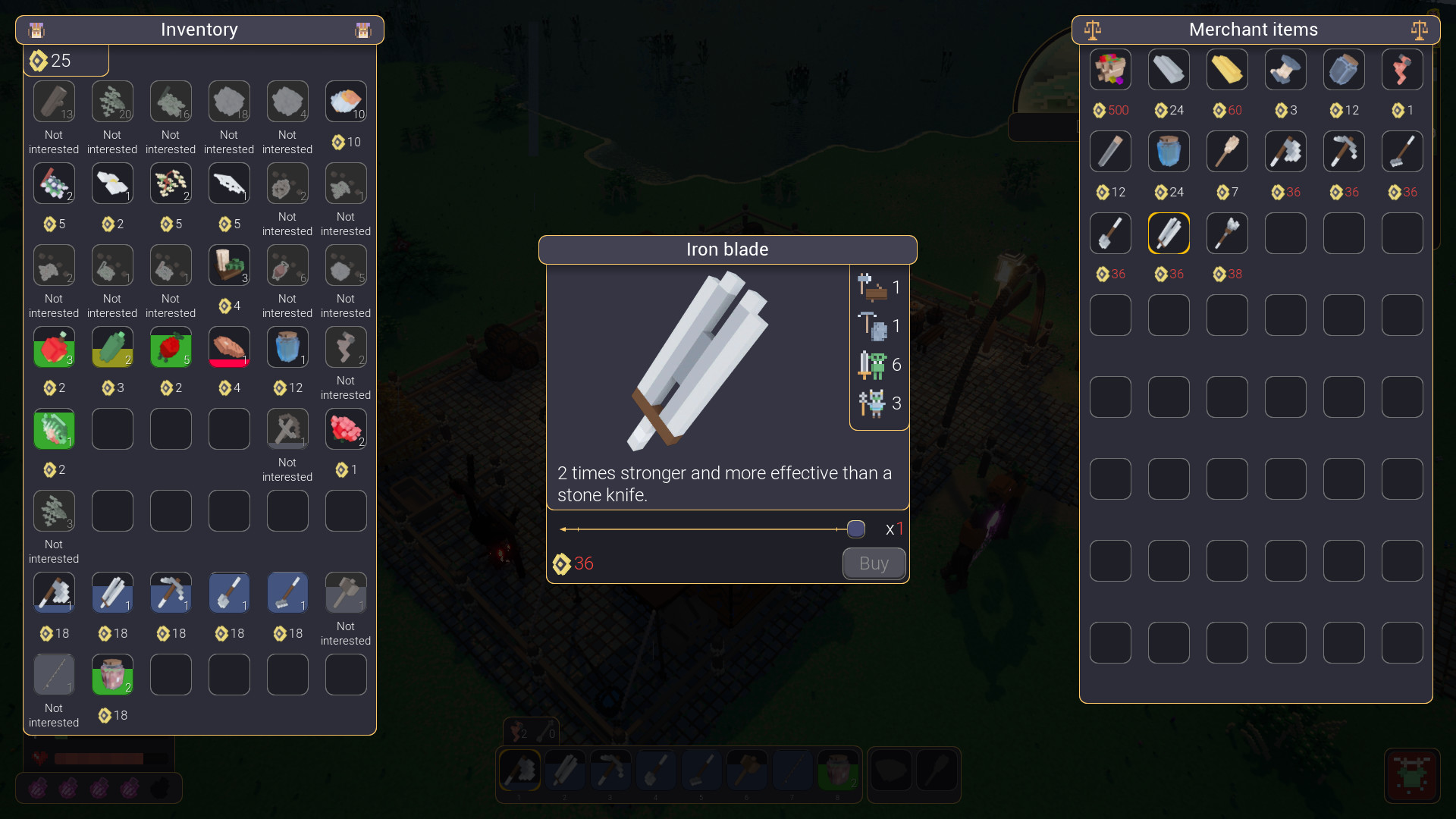
Task: Click the wooden toy priced 500
Action: point(1110,70)
